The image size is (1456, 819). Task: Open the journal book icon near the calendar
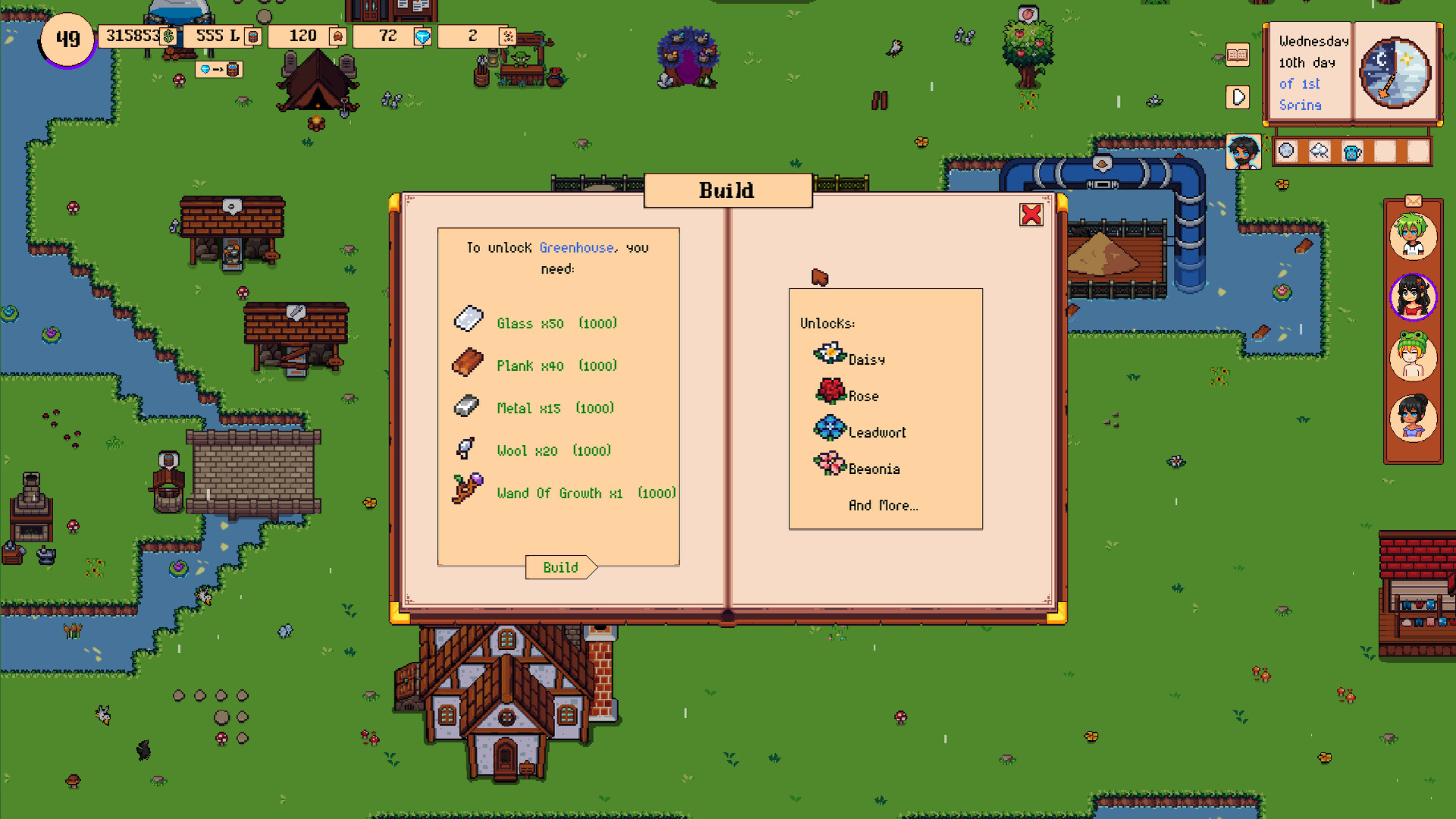point(1237,55)
